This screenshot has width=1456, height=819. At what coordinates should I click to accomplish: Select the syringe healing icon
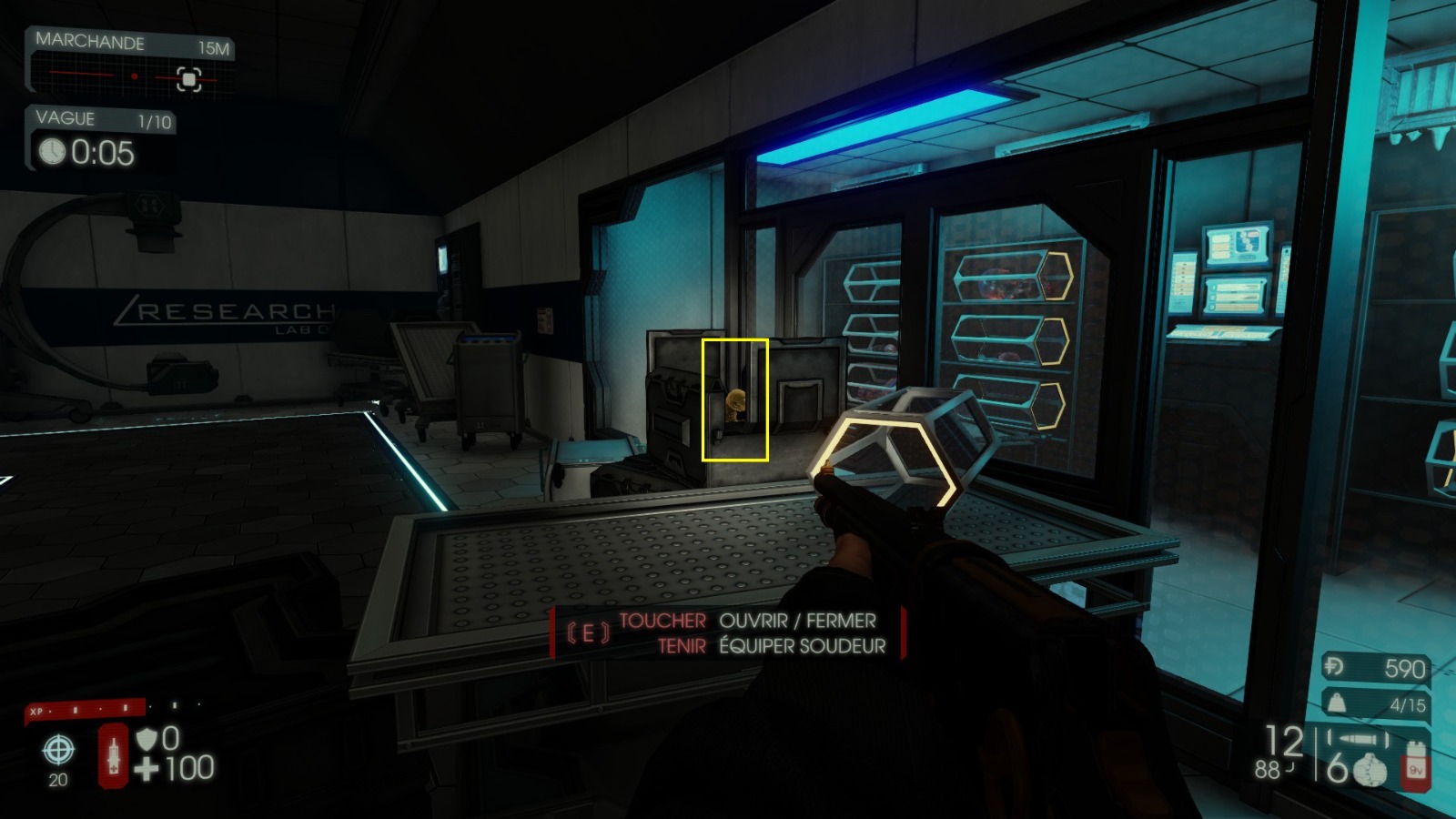click(x=113, y=755)
